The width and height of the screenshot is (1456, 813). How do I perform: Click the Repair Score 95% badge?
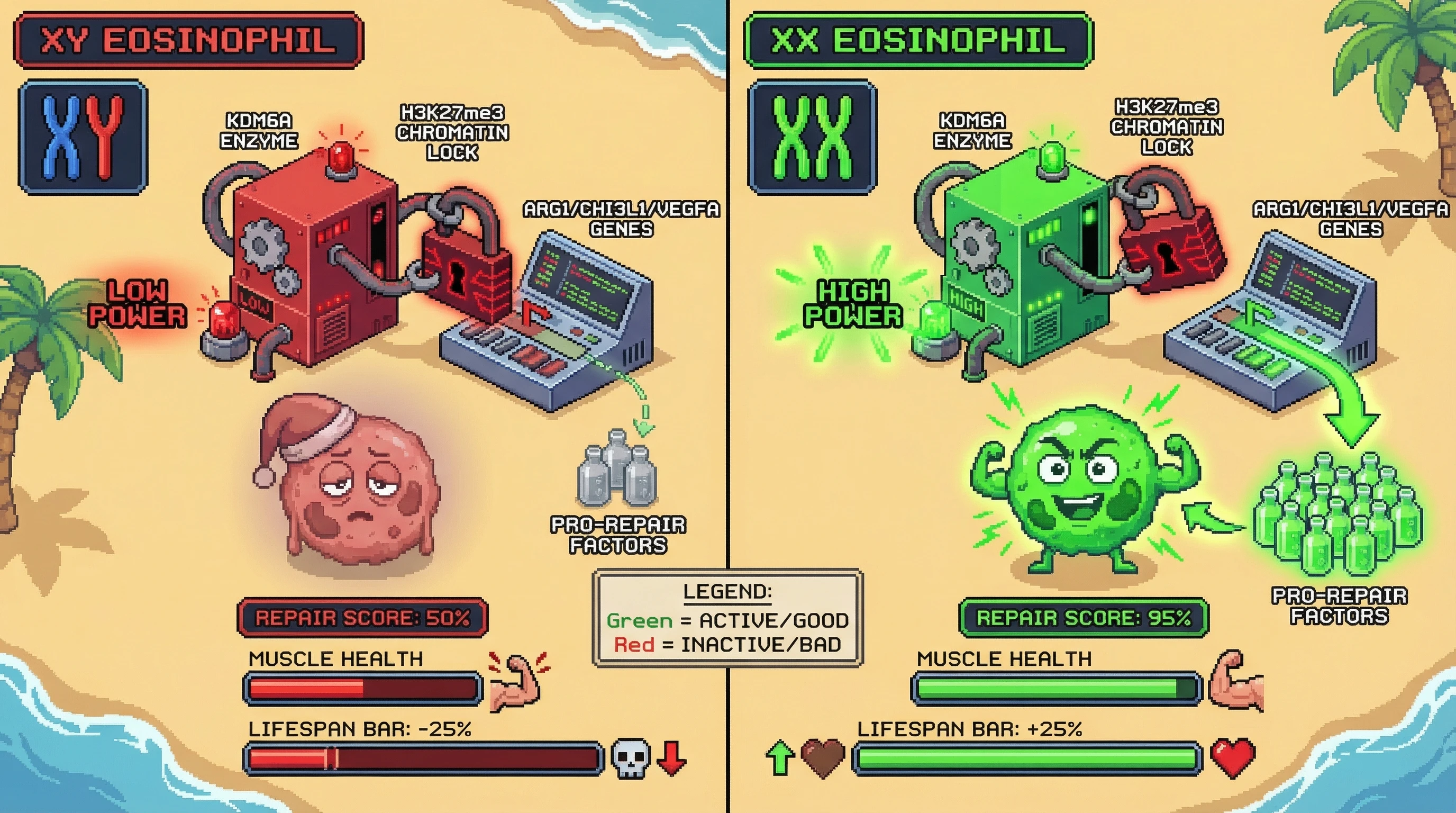[1084, 617]
